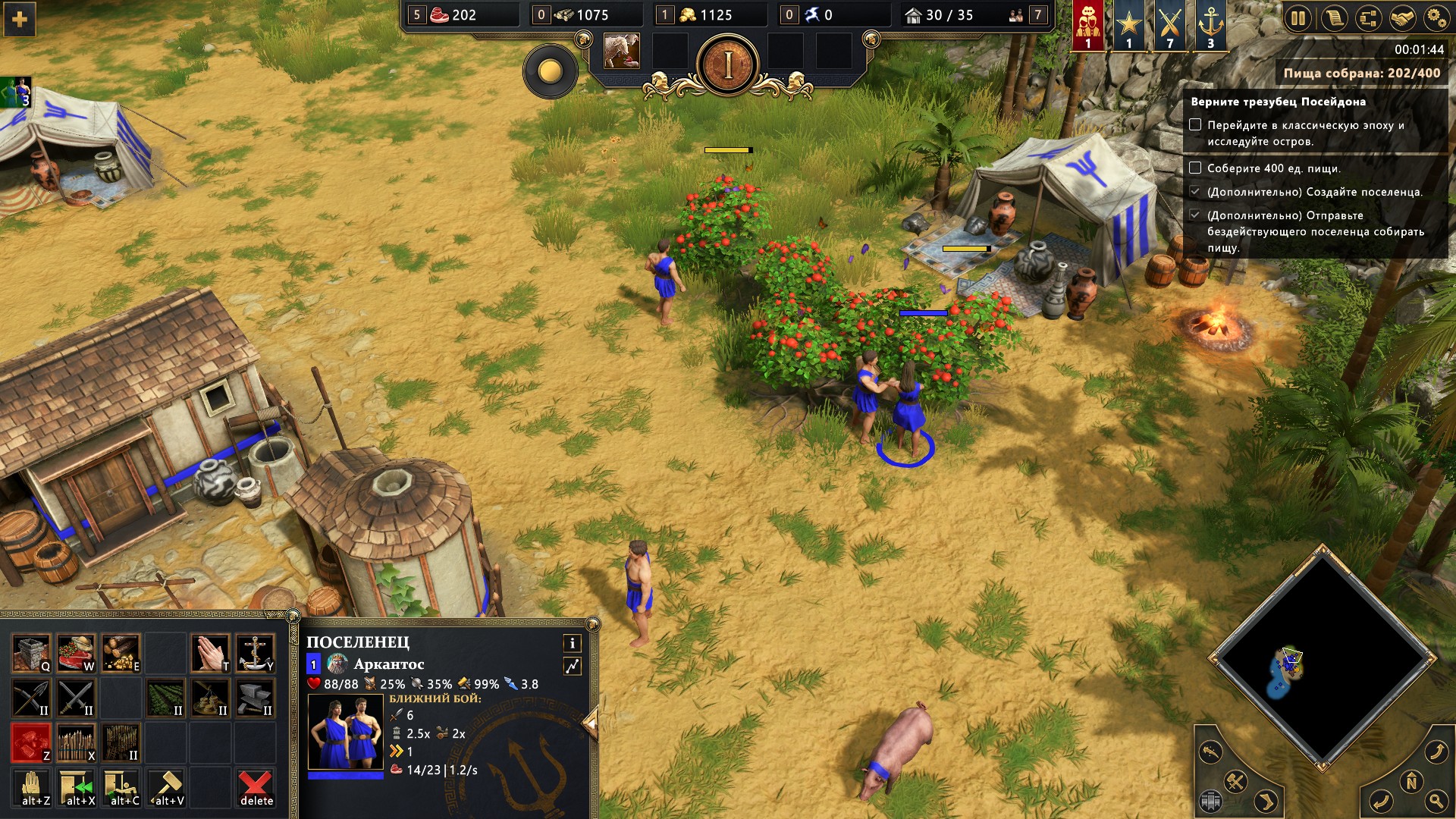Open the villager info panel button
1456x819 pixels.
pos(573,643)
